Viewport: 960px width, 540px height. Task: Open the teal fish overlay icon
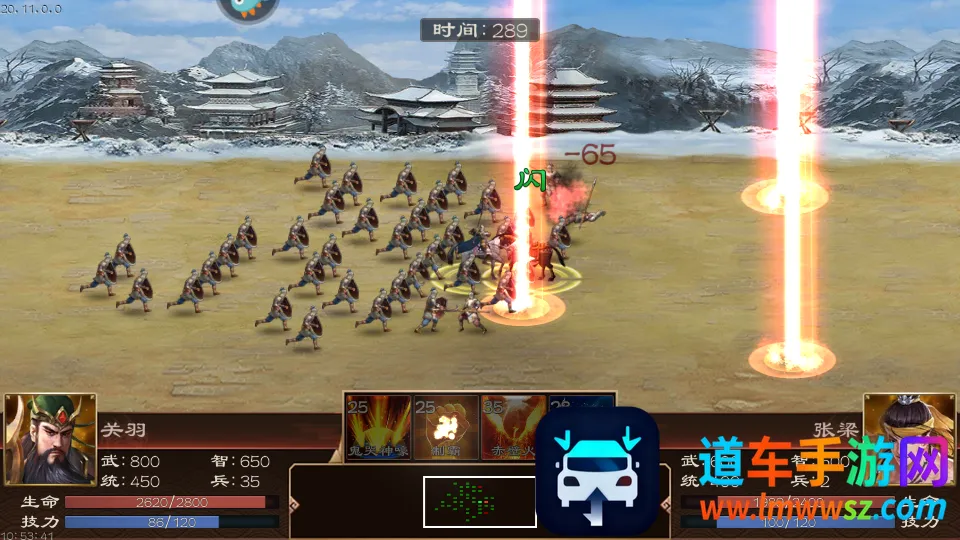248,8
